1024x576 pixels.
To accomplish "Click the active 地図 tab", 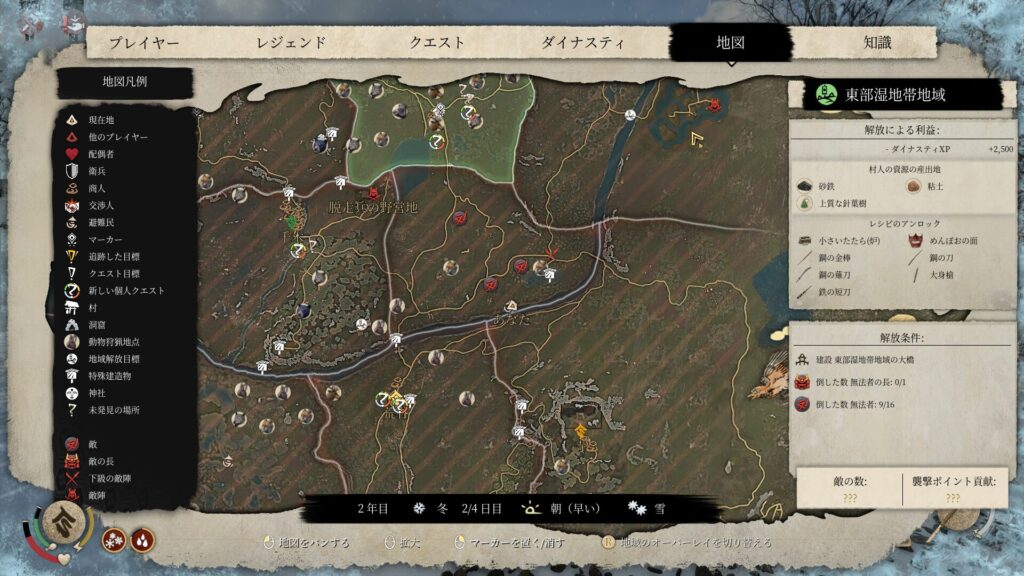I will point(731,43).
